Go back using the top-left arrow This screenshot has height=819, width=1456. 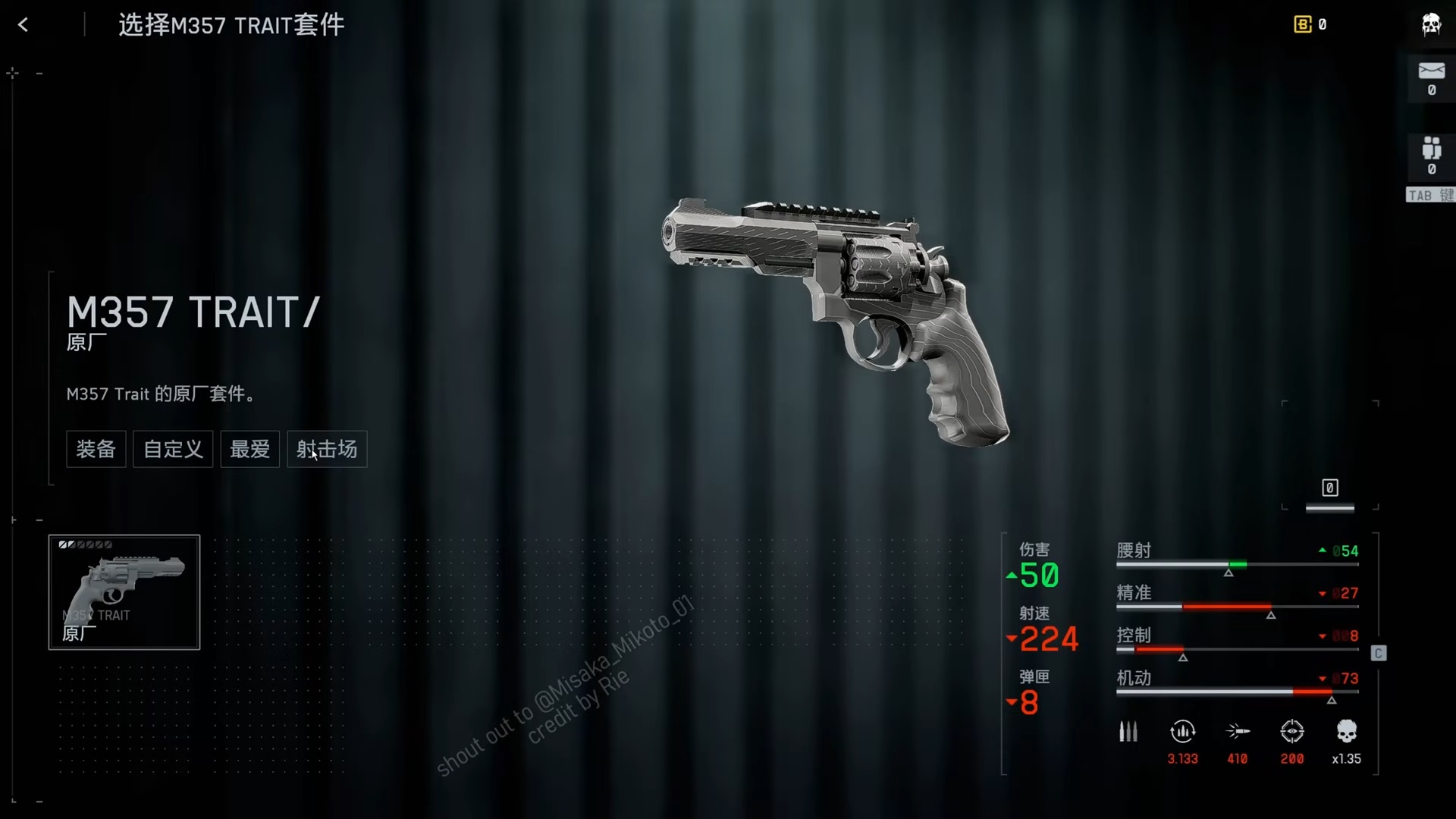click(x=24, y=25)
